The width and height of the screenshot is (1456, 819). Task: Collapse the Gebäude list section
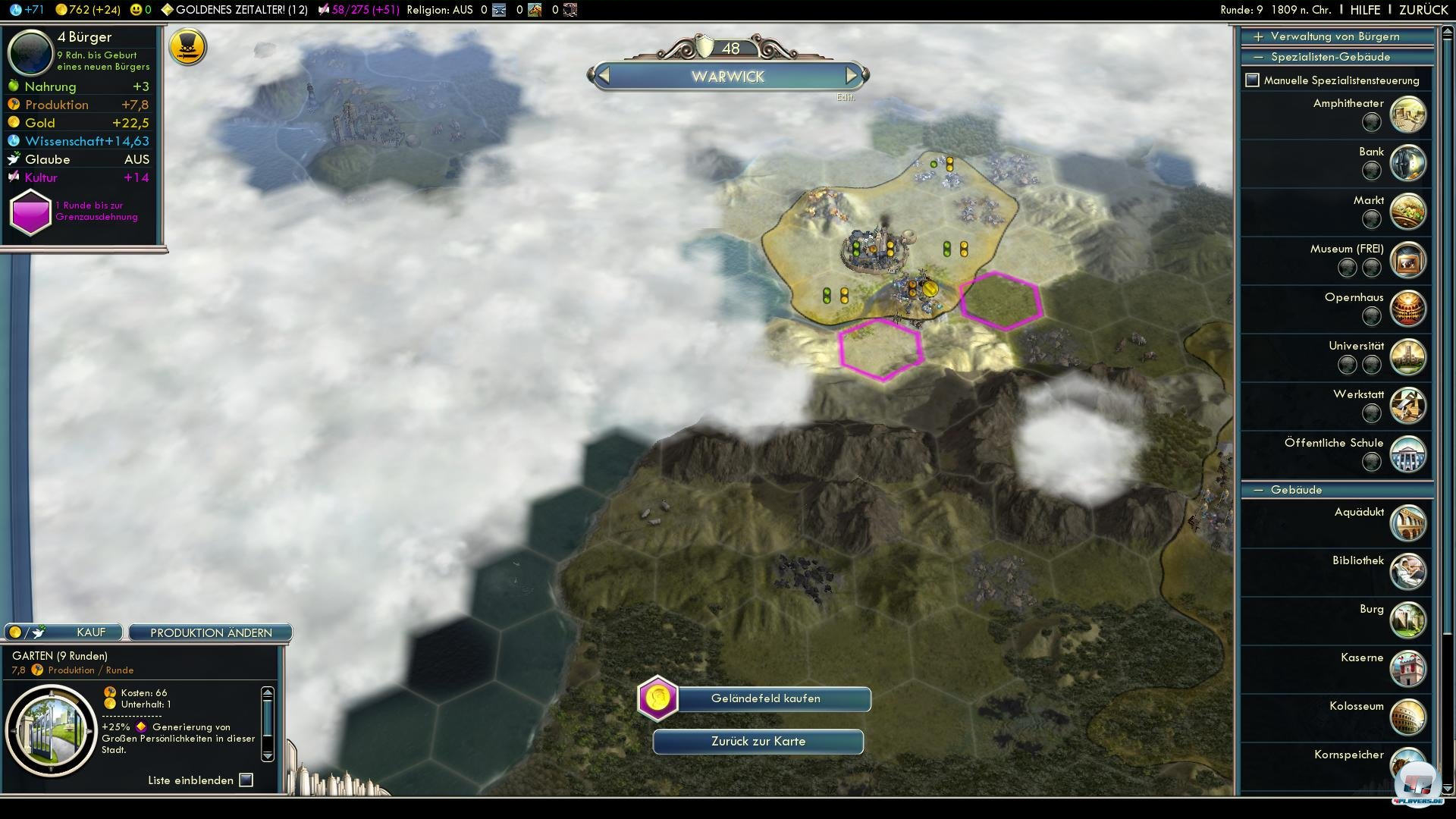point(1259,490)
